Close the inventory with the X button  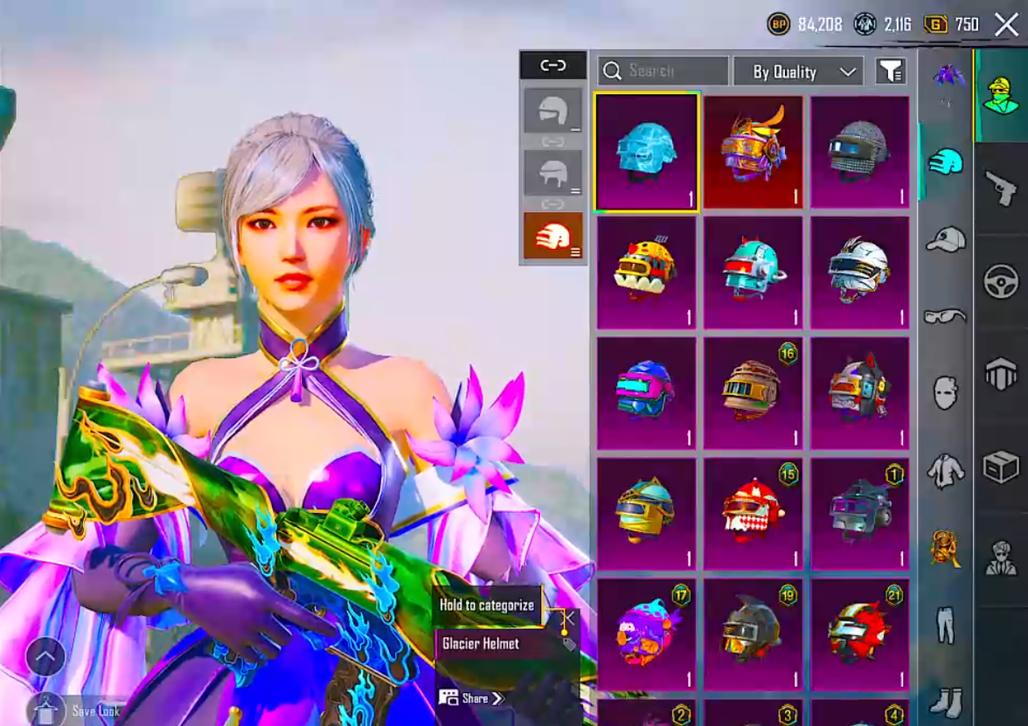pyautogui.click(x=1006, y=24)
